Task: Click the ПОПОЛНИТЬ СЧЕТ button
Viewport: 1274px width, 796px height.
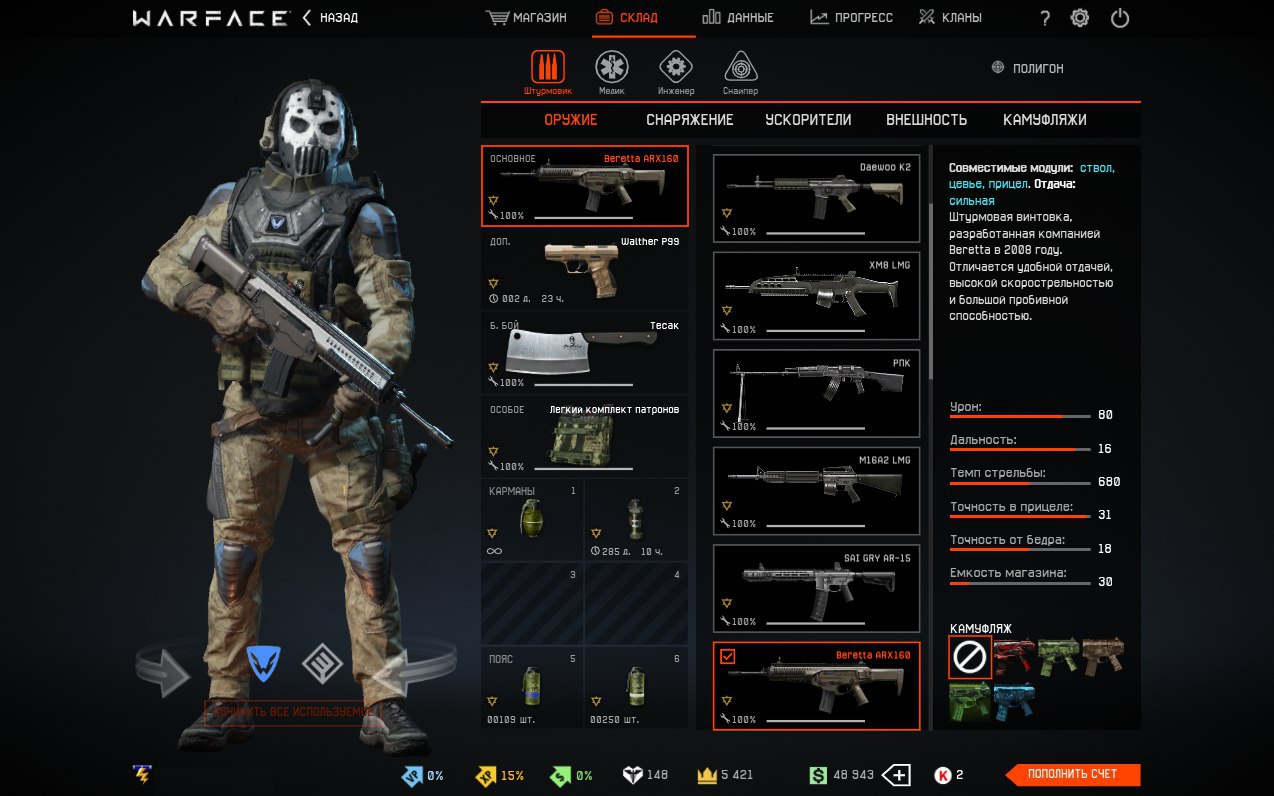Action: [x=1072, y=774]
